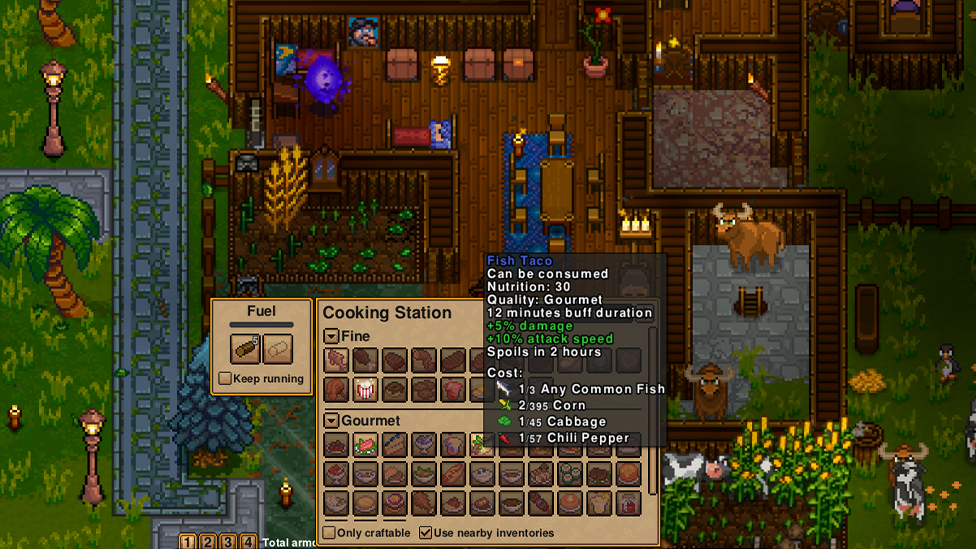Viewport: 976px width, 549px height.
Task: Collapse the Gourmet recipes section
Action: (x=331, y=421)
